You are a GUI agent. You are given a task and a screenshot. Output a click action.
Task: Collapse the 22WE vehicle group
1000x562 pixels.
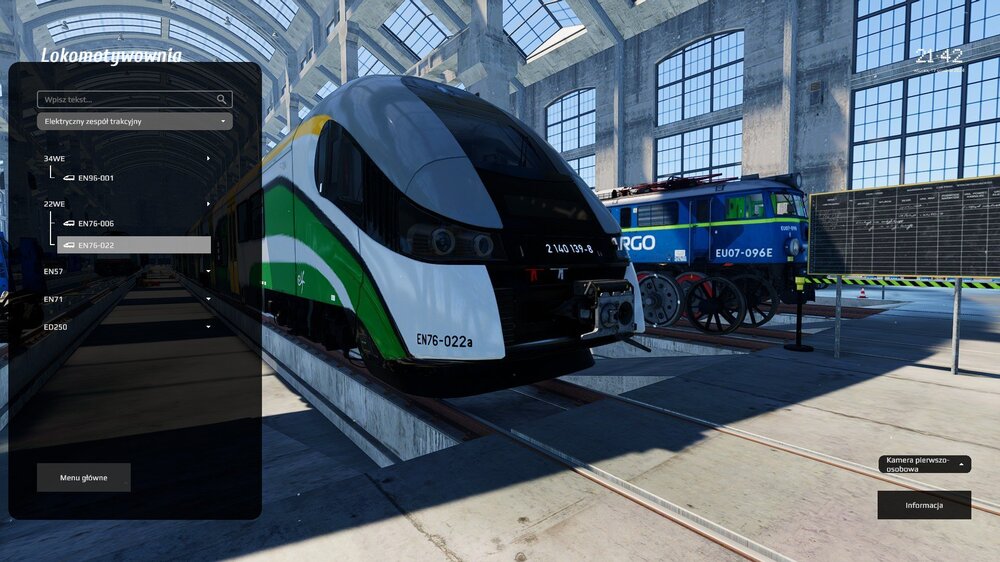(x=127, y=204)
